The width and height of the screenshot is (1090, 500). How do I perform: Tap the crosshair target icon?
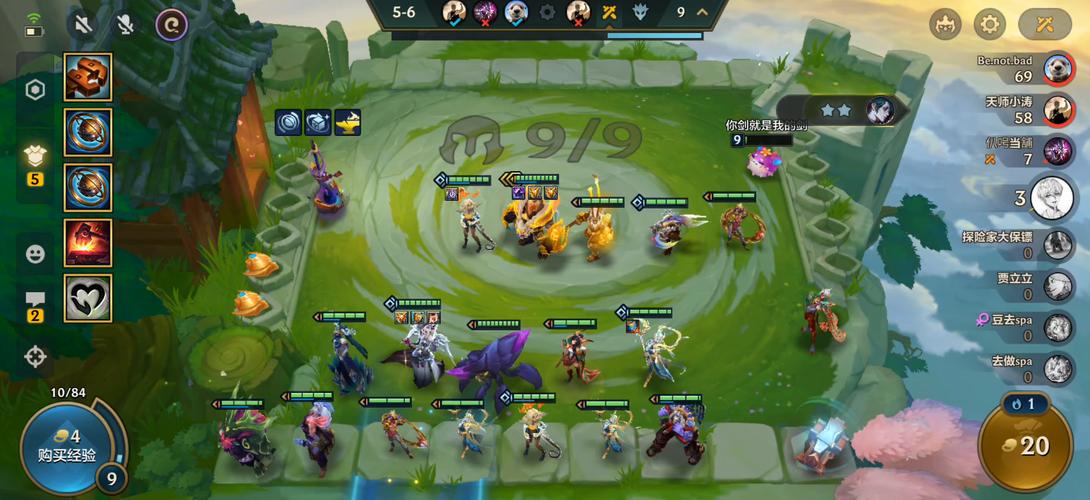coord(35,355)
